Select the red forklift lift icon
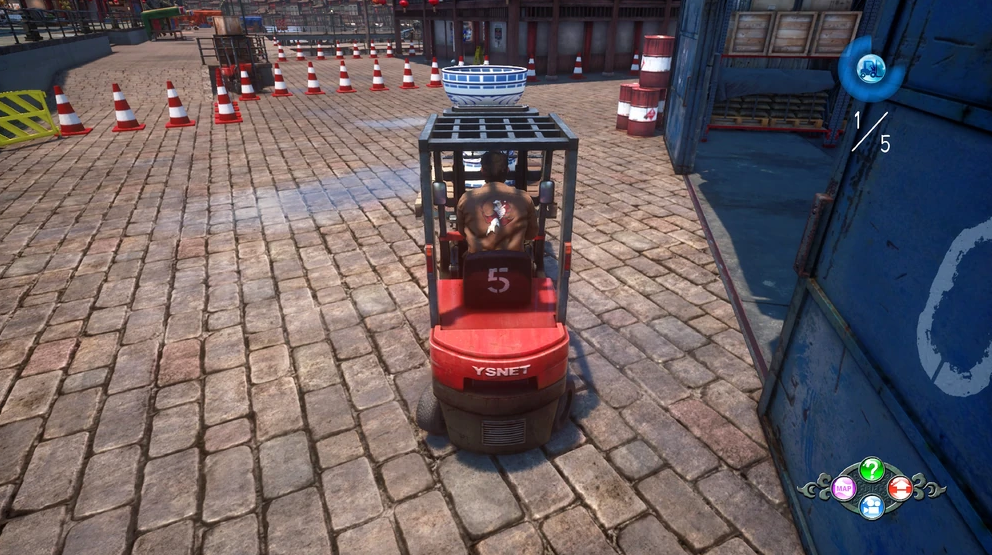Viewport: 992px width, 555px height. point(900,488)
